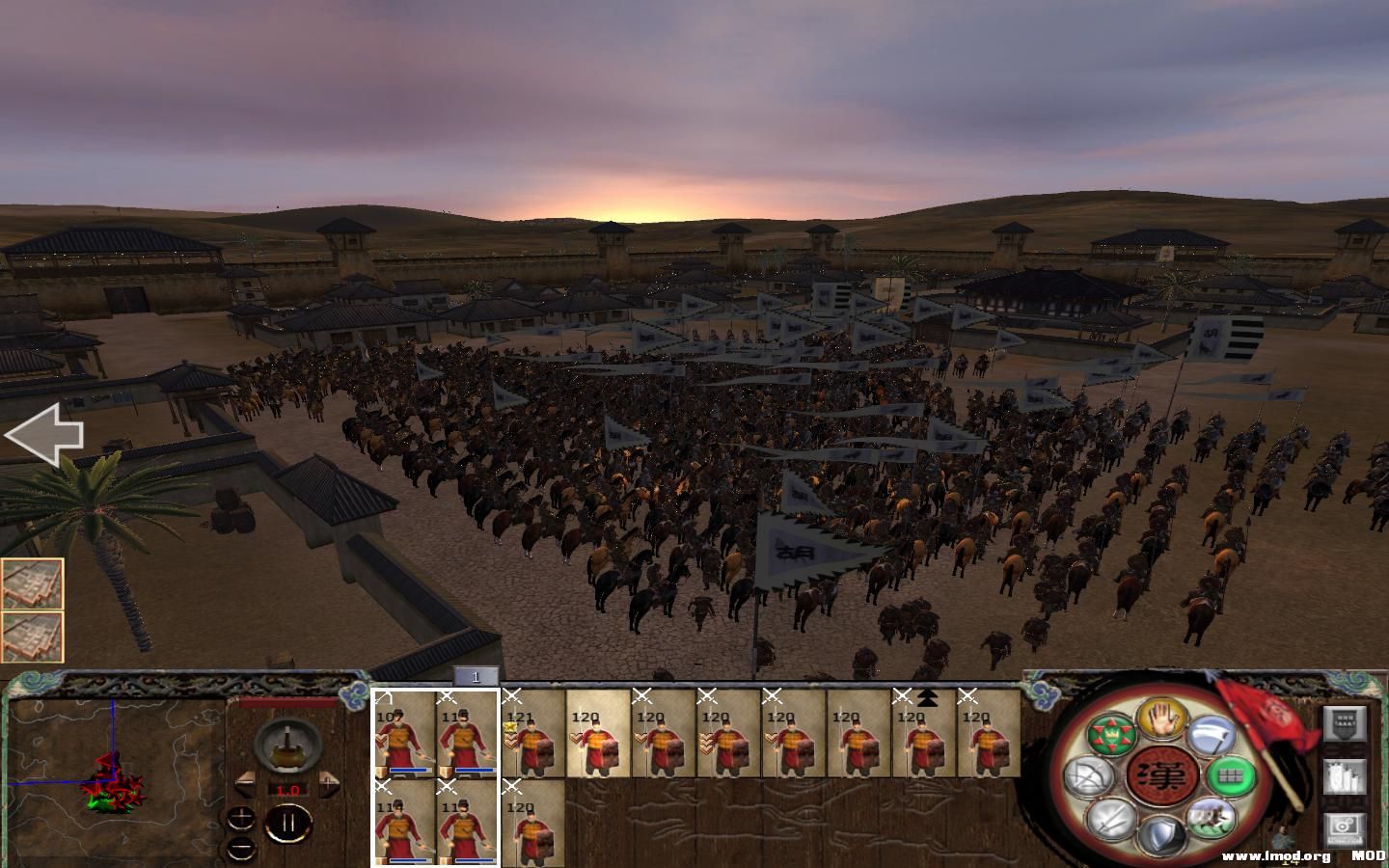Image resolution: width=1389 pixels, height=868 pixels.
Task: Click the green star rally badge on the wheel
Action: pos(1111,734)
